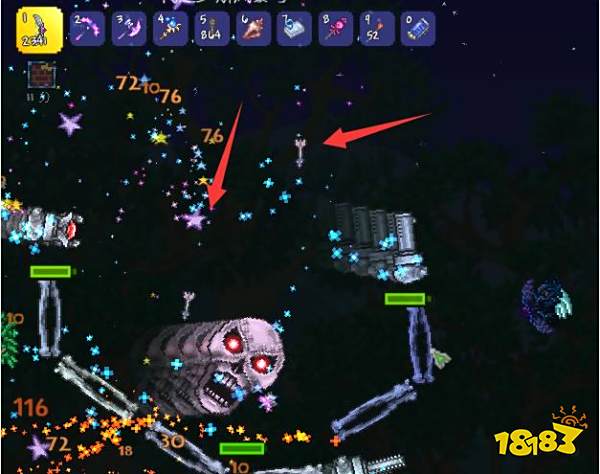600x474 pixels.
Task: Choose the pink axe in hotbar slot 3
Action: coord(131,29)
